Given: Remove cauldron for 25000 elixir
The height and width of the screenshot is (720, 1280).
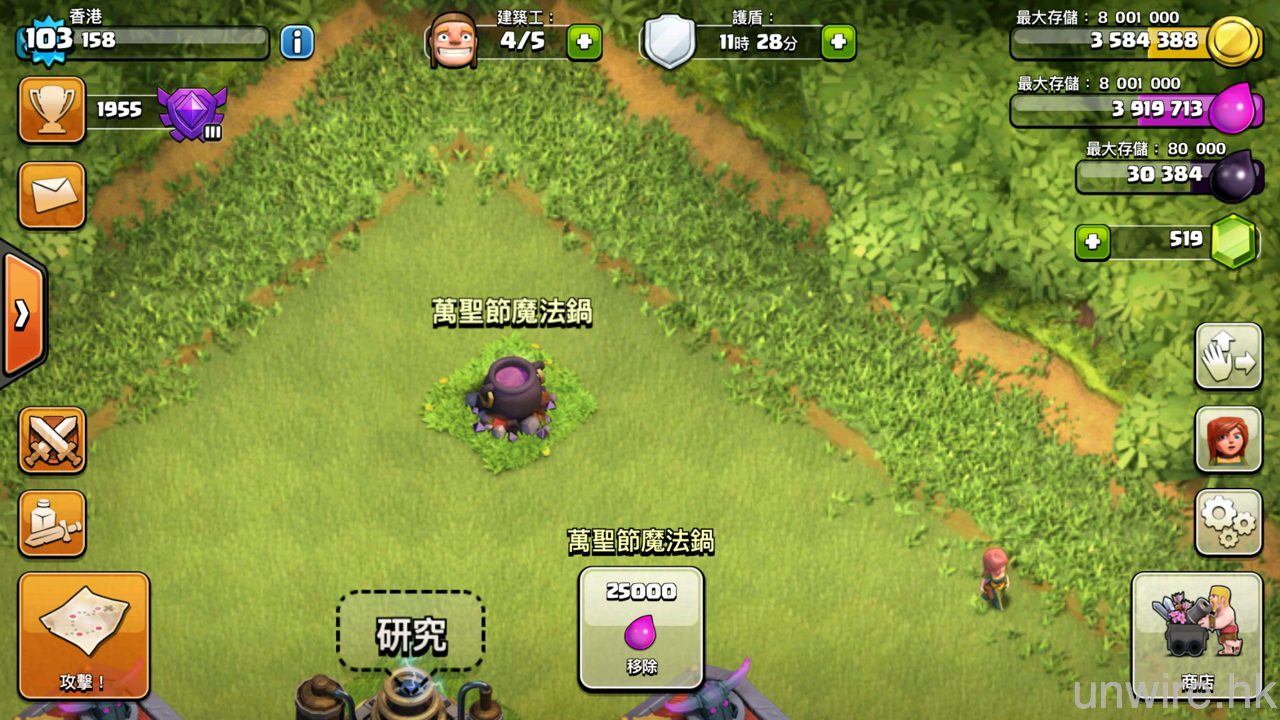Looking at the screenshot, I should tap(641, 627).
